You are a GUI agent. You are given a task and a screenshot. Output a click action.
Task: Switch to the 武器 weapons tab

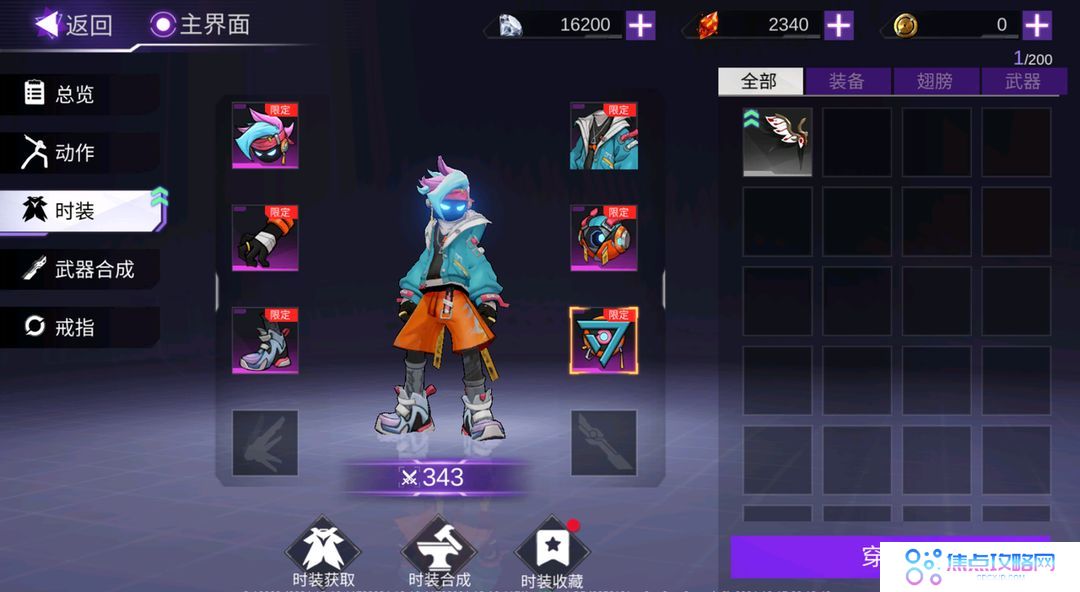point(1022,82)
